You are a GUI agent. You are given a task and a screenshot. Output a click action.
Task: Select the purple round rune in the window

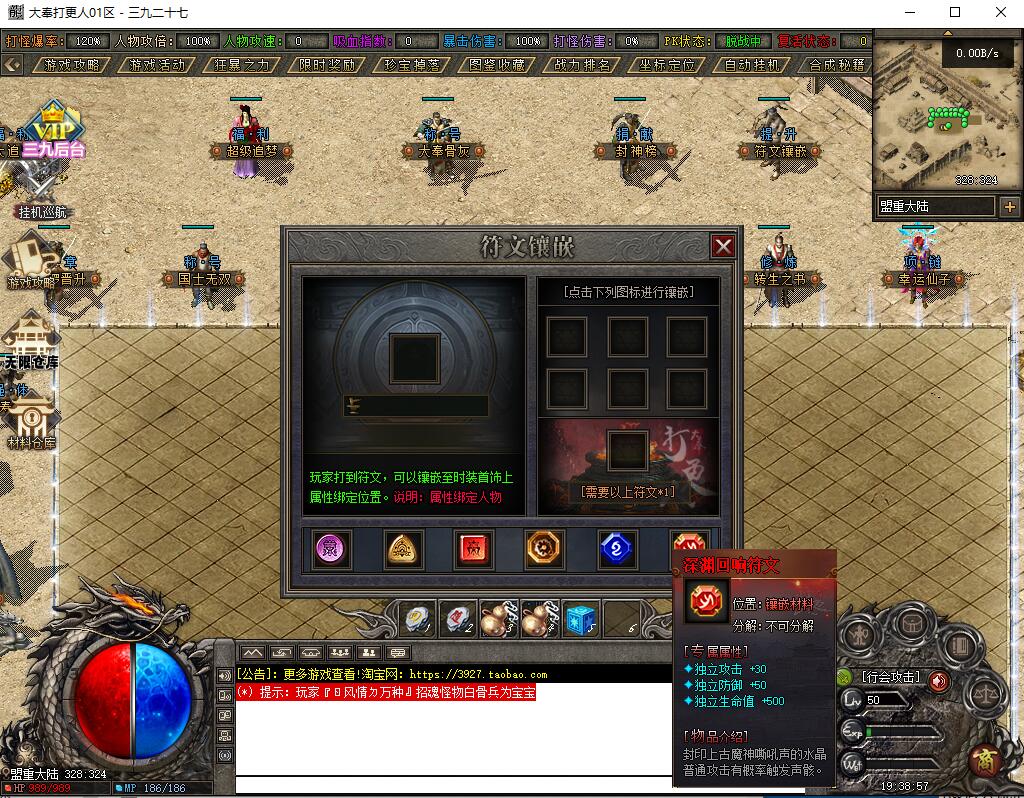coord(331,549)
